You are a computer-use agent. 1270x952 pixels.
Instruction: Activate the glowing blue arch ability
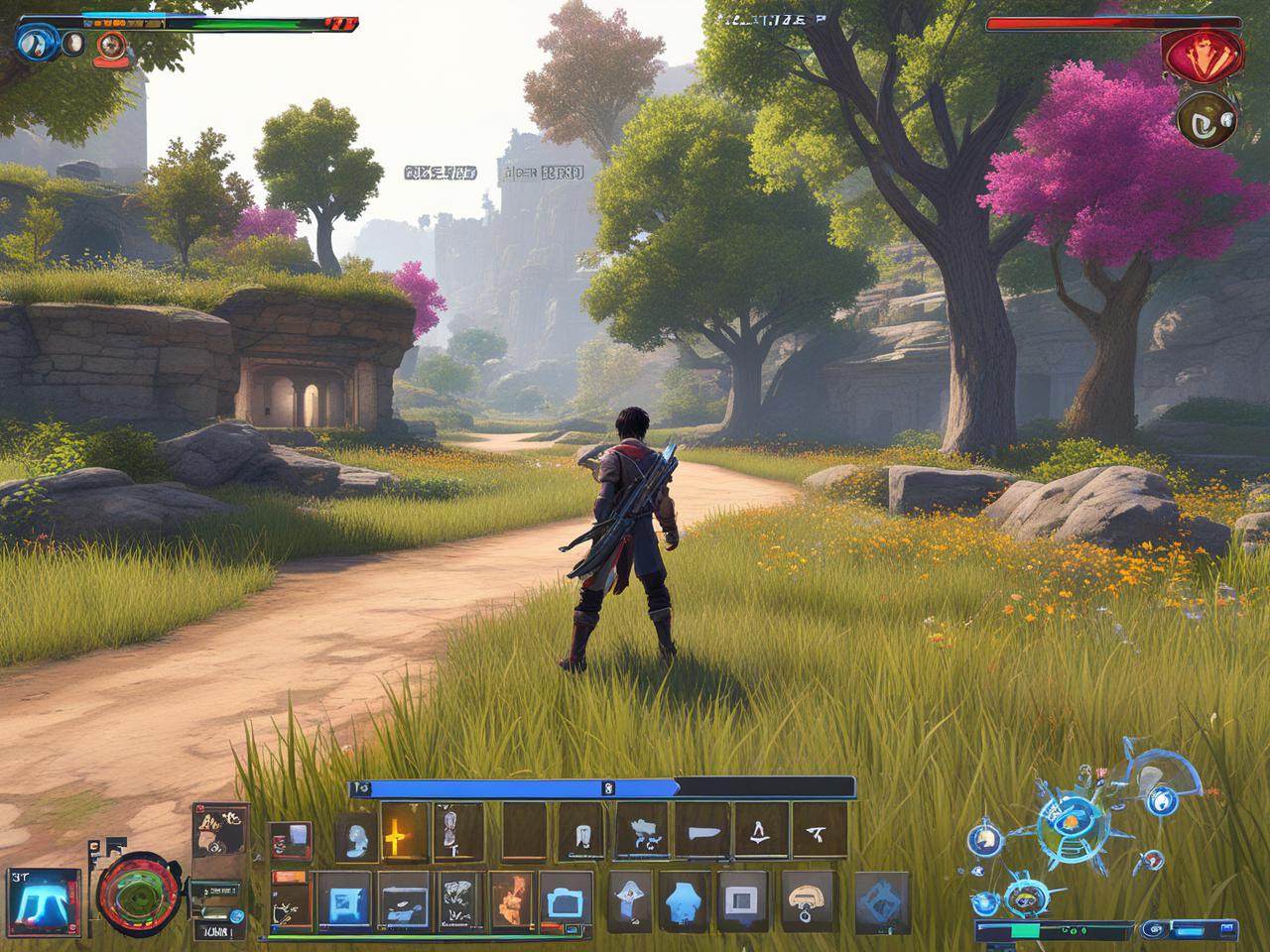coord(44,896)
